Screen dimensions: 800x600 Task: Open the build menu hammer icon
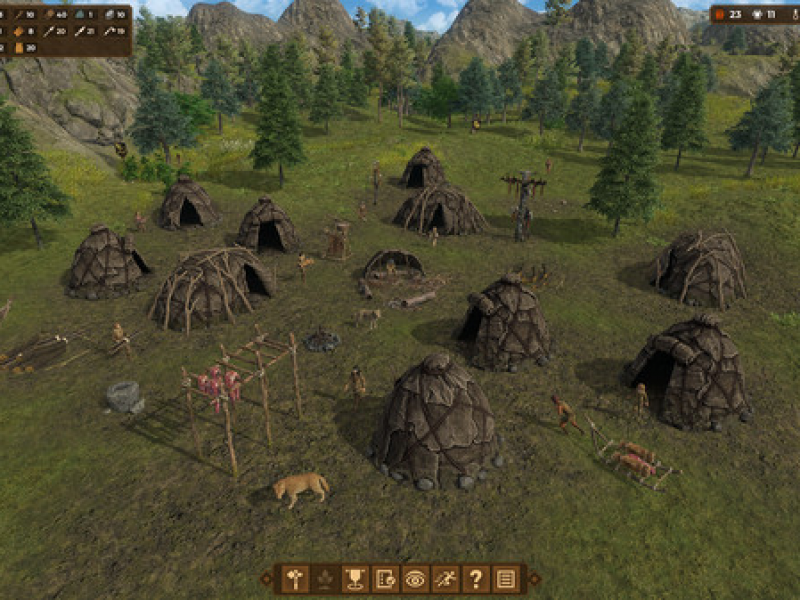(295, 578)
